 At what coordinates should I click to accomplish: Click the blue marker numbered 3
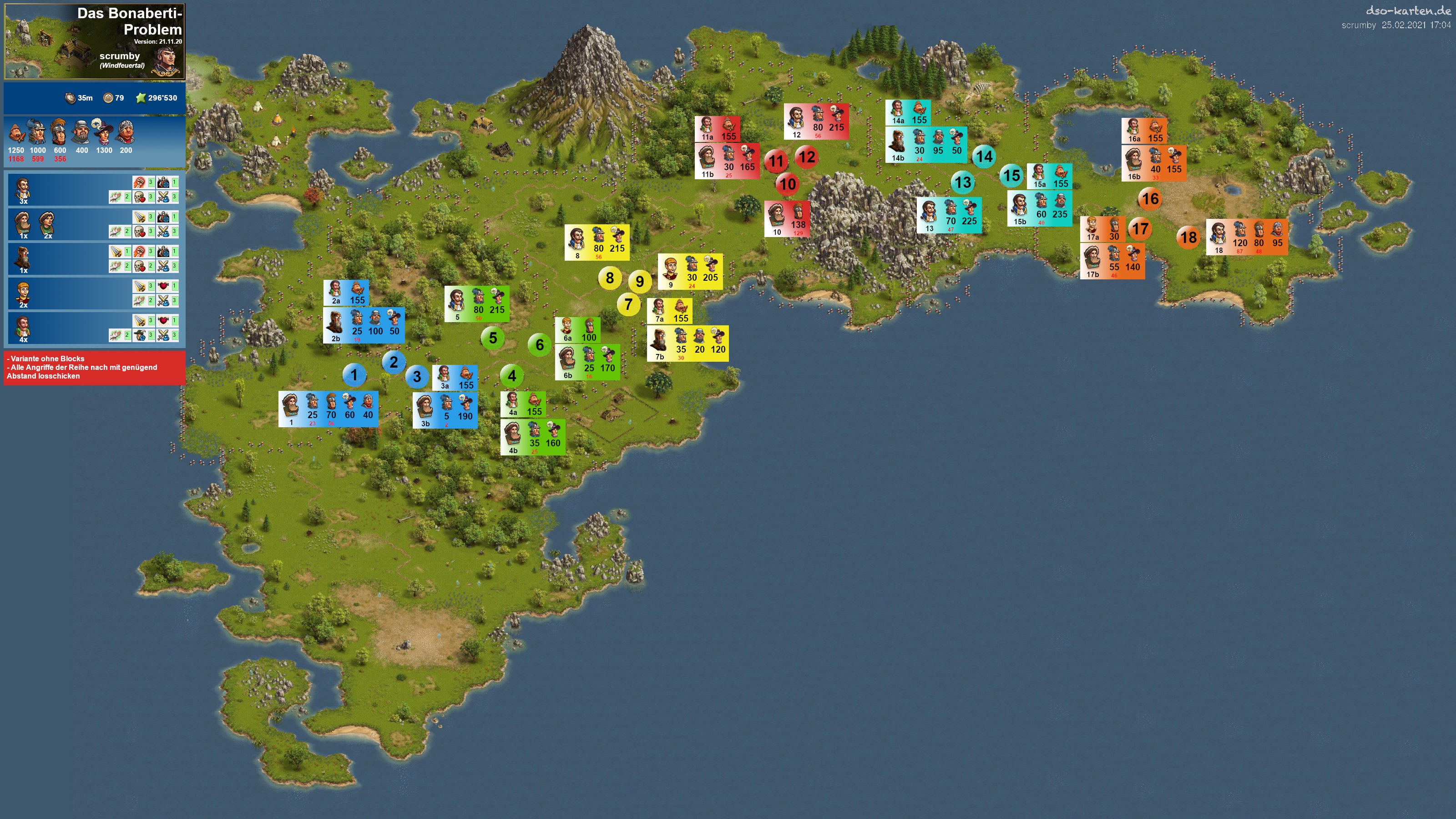pos(417,377)
